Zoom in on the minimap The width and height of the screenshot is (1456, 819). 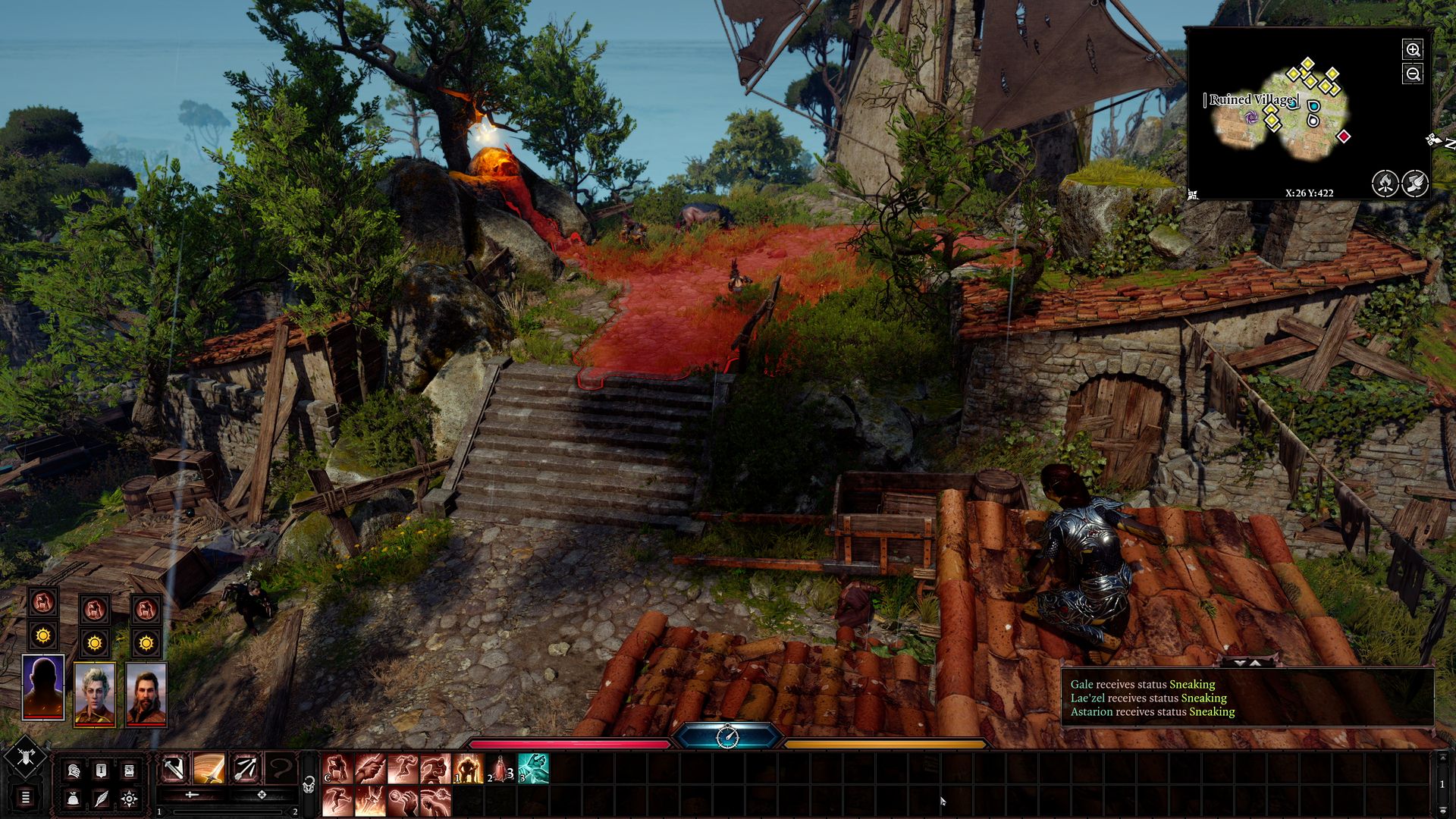tap(1413, 50)
